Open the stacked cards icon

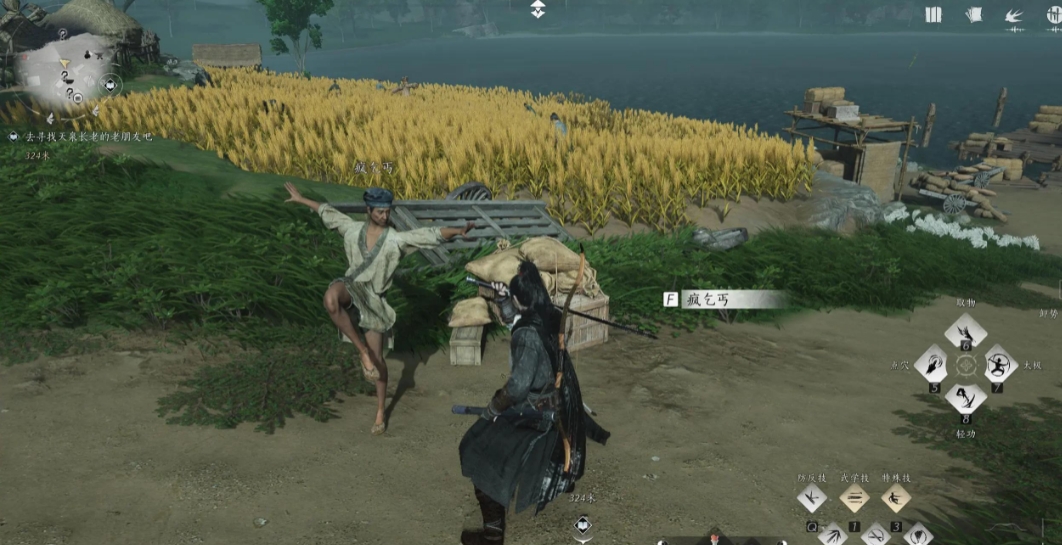coord(974,14)
